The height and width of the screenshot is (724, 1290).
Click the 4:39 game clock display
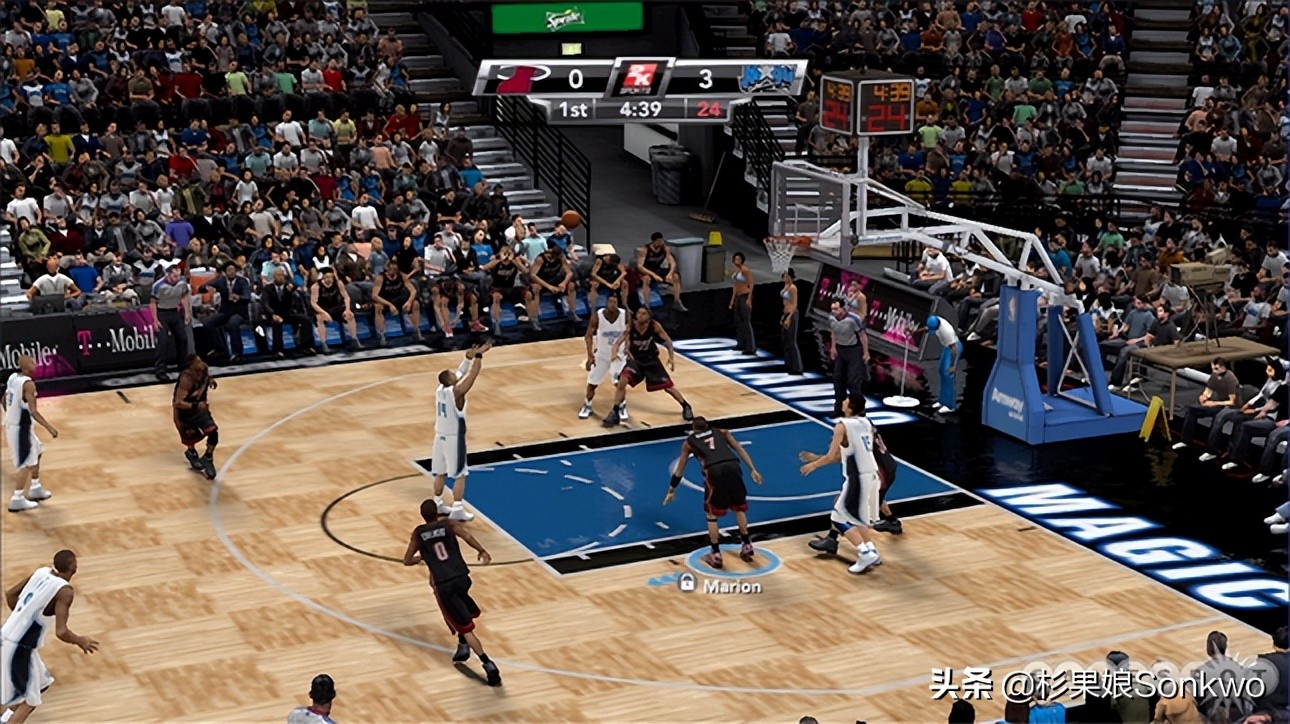click(641, 109)
